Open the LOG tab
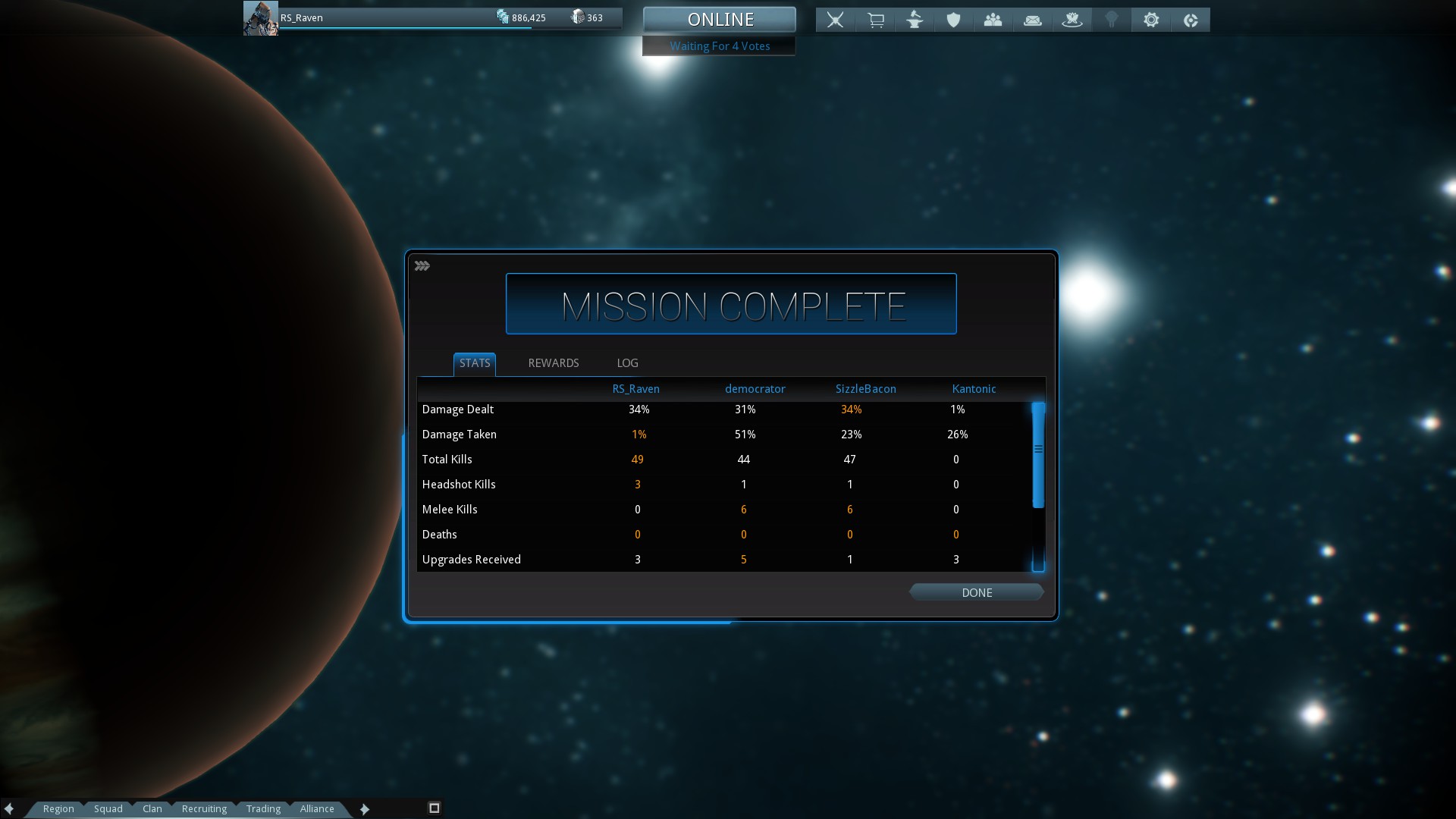Image resolution: width=1456 pixels, height=819 pixels. pos(627,363)
